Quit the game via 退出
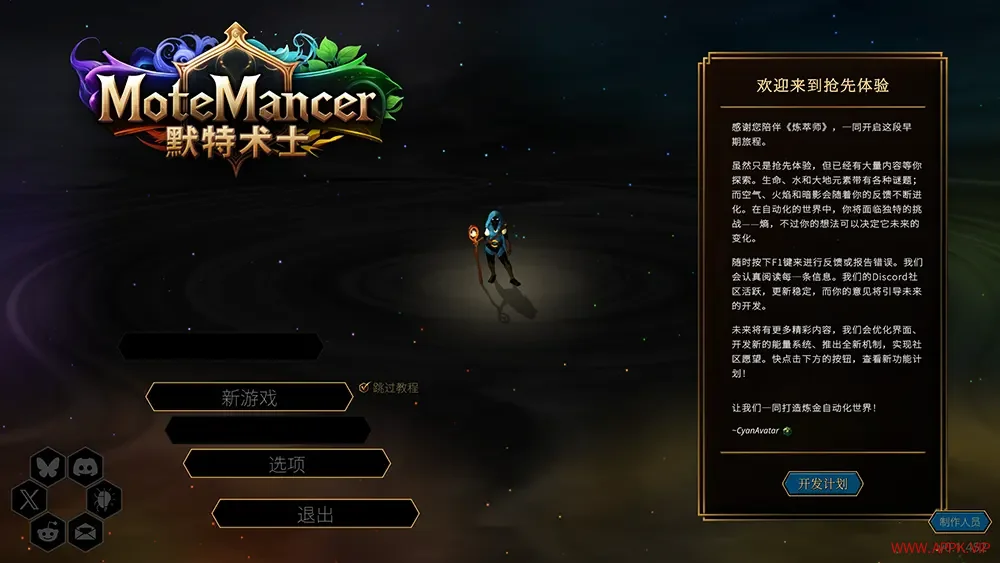The image size is (1000, 563). 315,514
